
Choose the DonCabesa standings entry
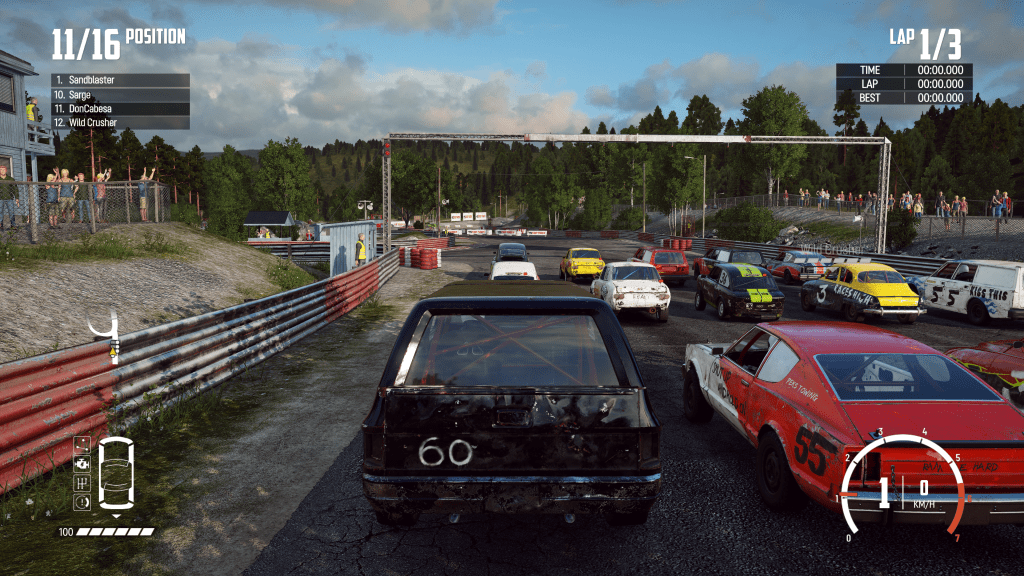point(120,108)
